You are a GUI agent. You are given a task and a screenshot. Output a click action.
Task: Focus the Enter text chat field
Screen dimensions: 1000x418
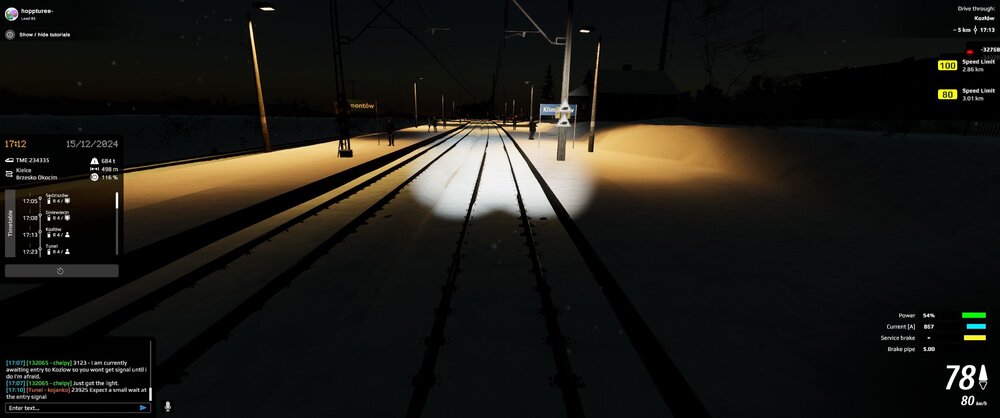point(70,408)
